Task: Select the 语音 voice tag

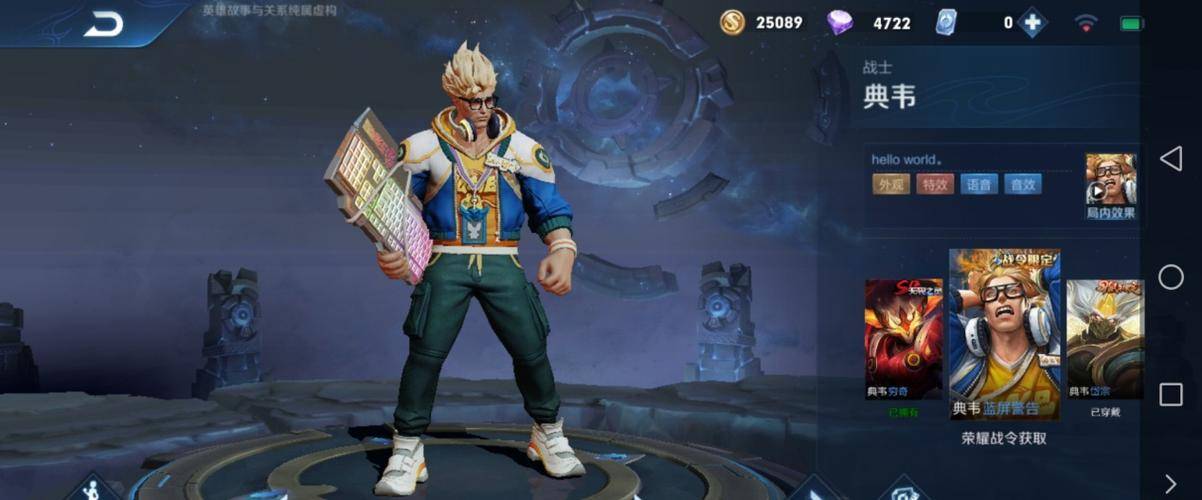Action: coord(979,184)
